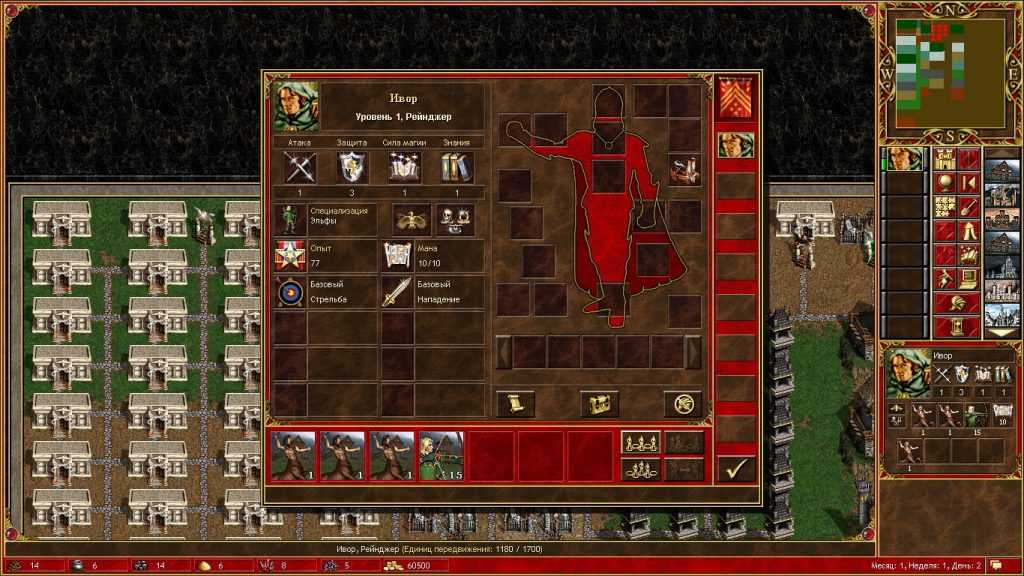Show the hero's Elves specialization

tap(290, 219)
